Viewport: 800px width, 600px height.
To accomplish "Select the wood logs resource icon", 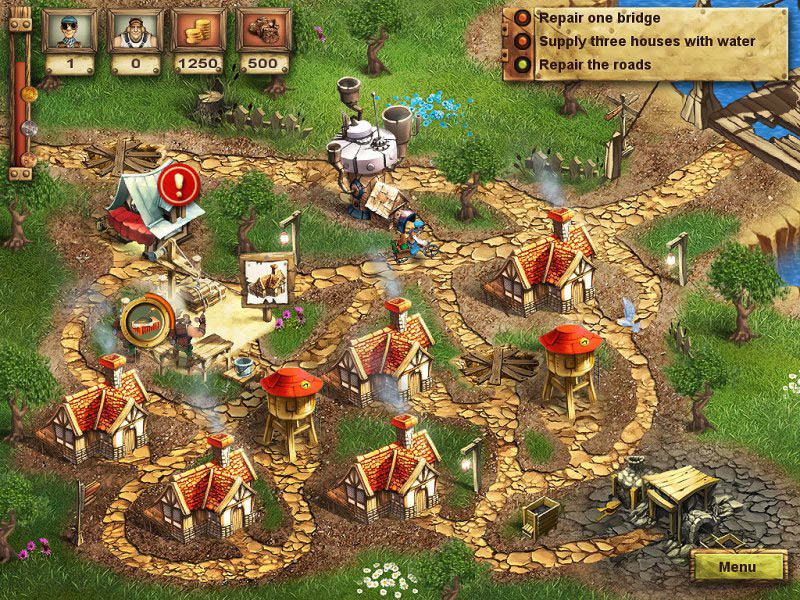I will pyautogui.click(x=263, y=31).
